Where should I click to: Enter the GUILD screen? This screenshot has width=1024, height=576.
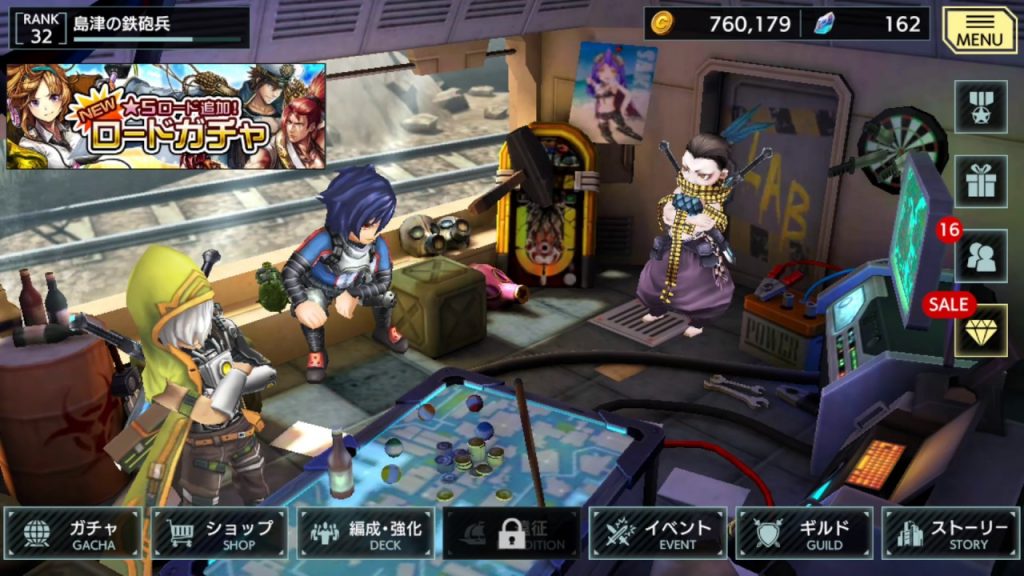click(x=804, y=534)
